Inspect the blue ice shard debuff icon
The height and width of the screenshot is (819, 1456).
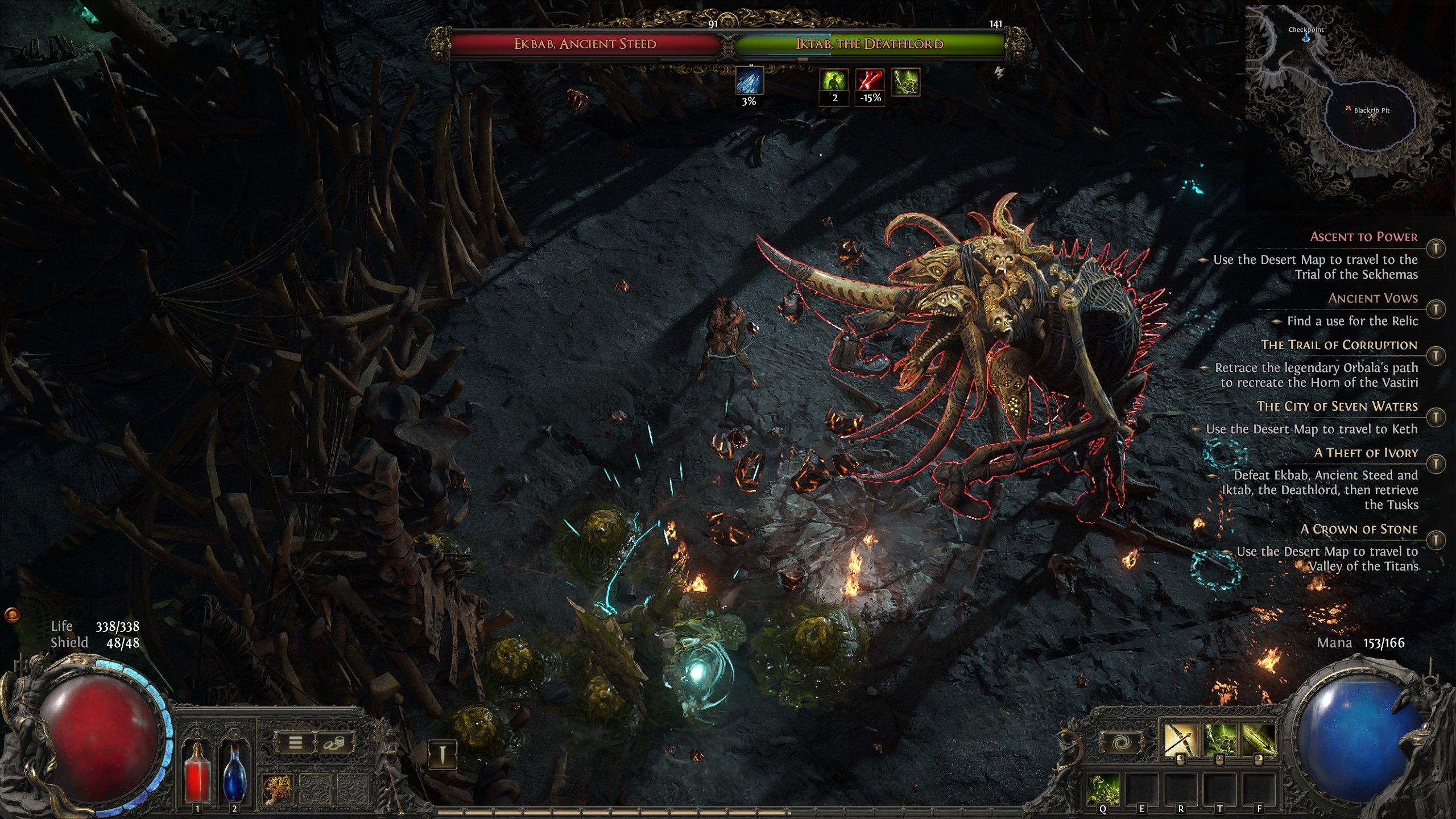tap(749, 81)
